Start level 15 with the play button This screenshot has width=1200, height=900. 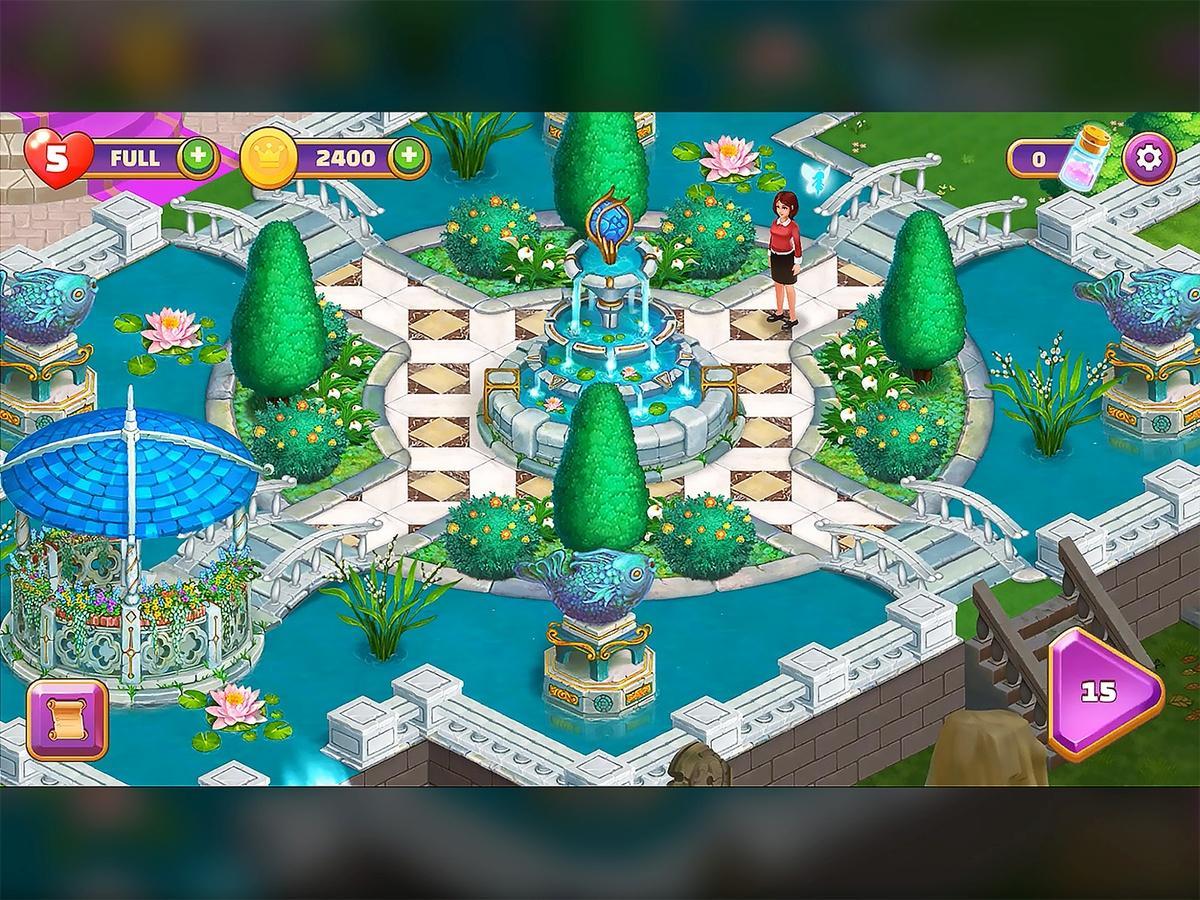[1103, 692]
